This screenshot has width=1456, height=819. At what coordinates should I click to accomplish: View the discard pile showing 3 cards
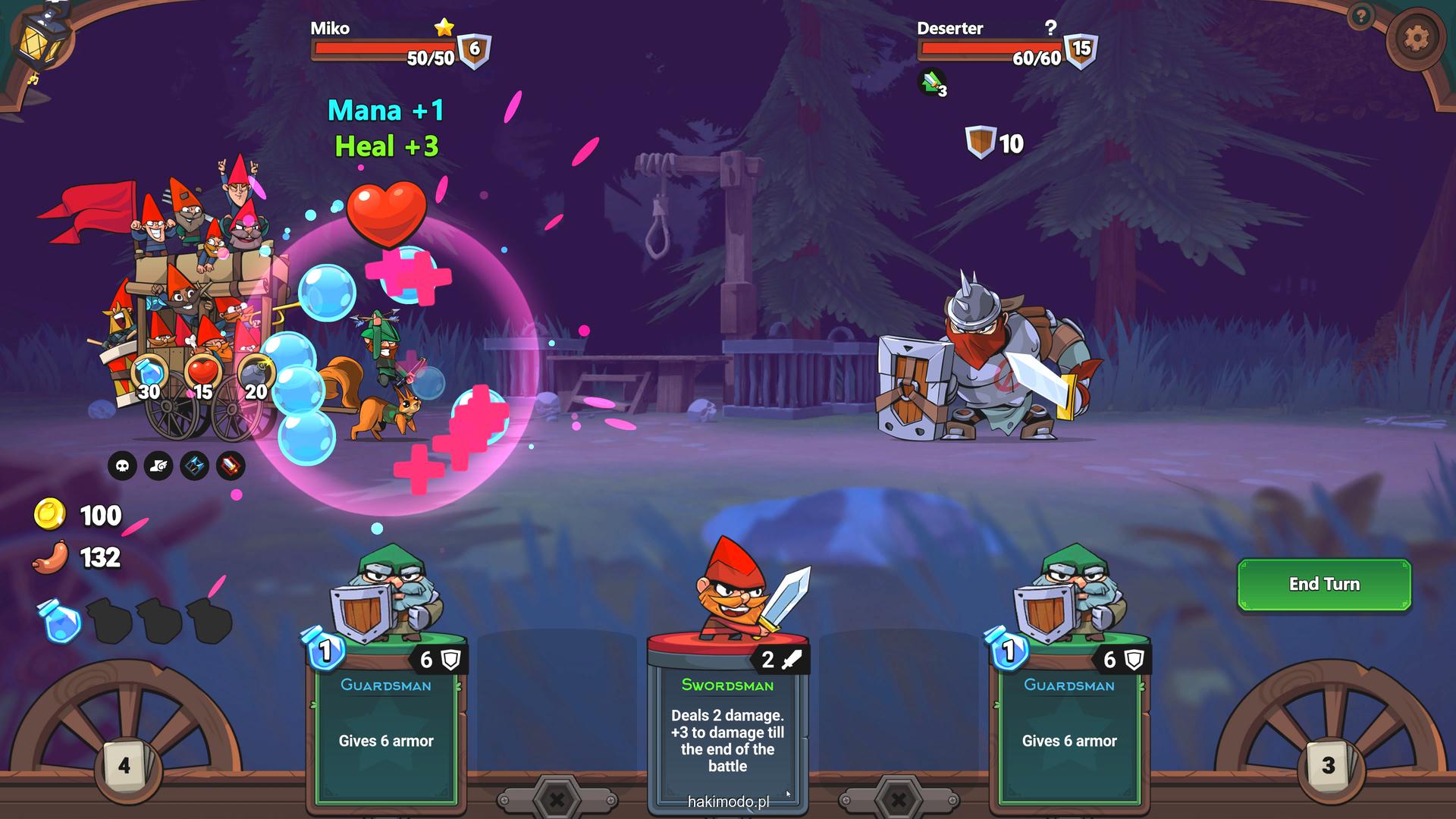coord(1328,766)
